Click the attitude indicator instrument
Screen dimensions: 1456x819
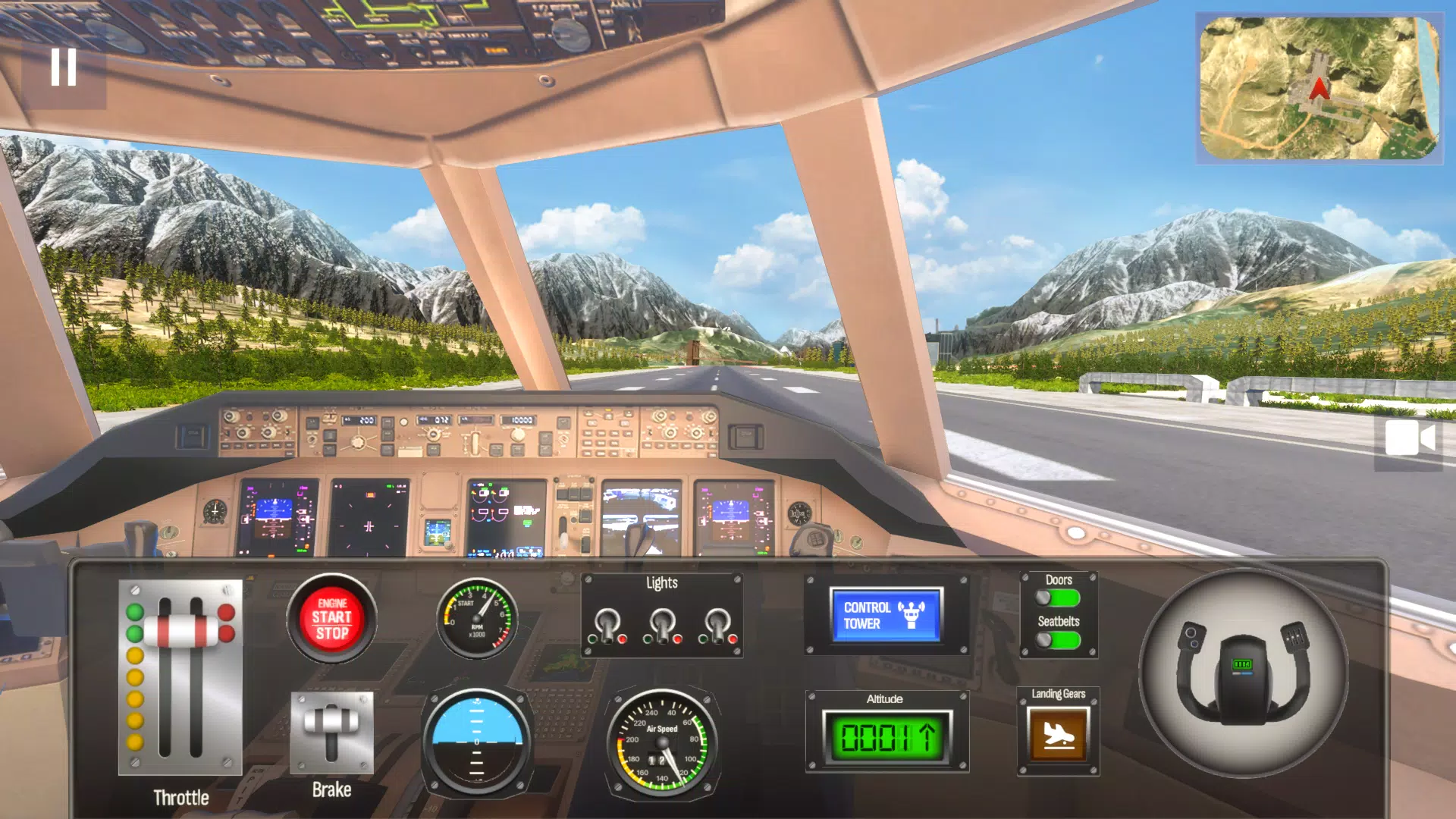[x=476, y=739]
